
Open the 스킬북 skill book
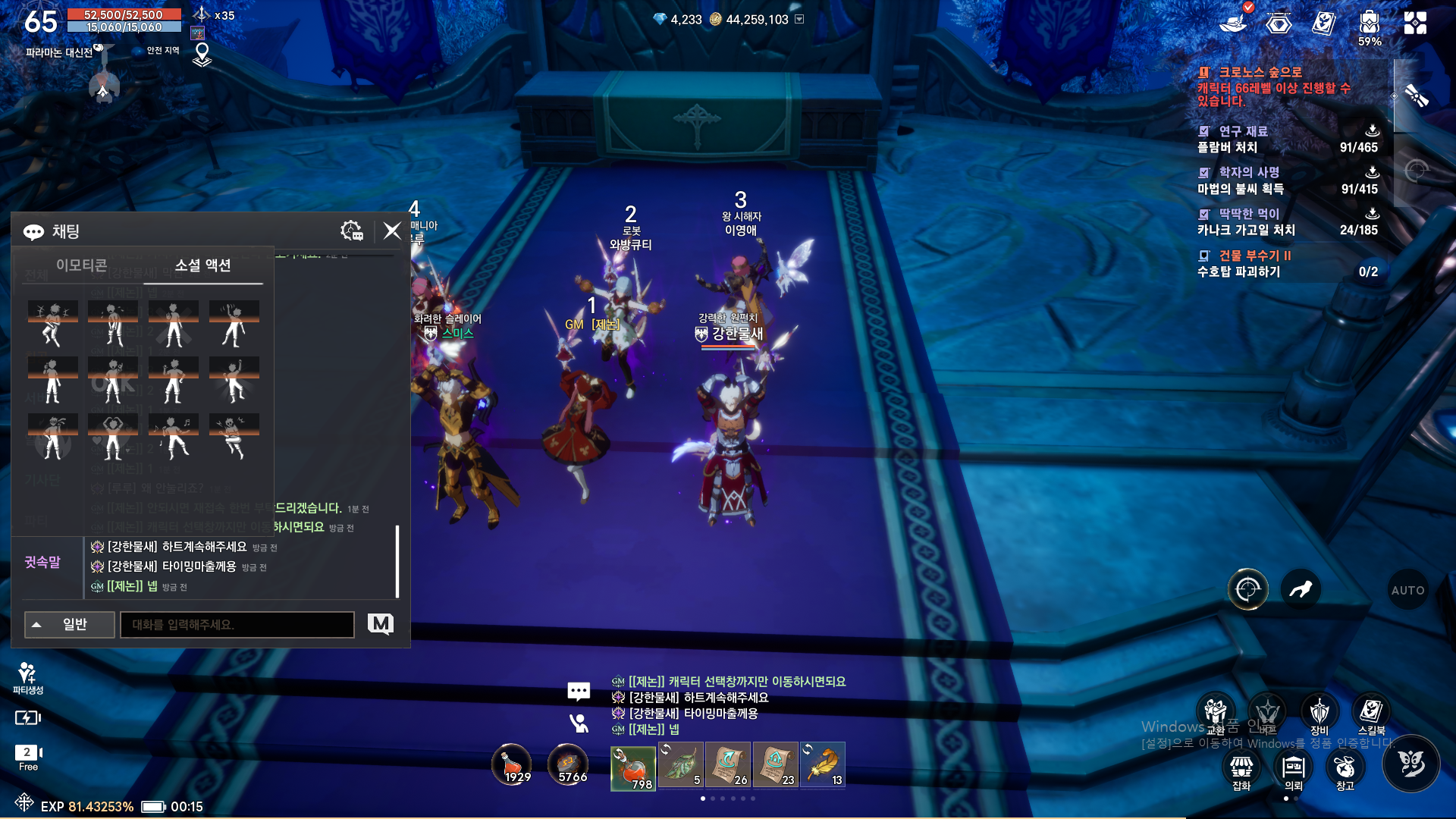pyautogui.click(x=1370, y=714)
